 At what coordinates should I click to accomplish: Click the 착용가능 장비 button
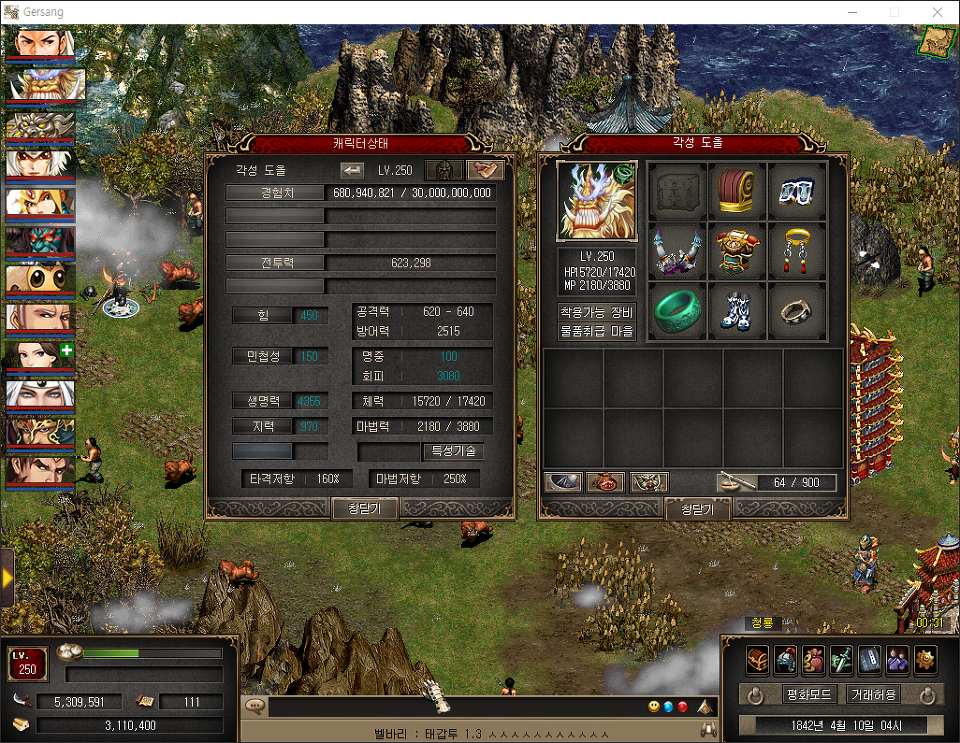pyautogui.click(x=597, y=312)
